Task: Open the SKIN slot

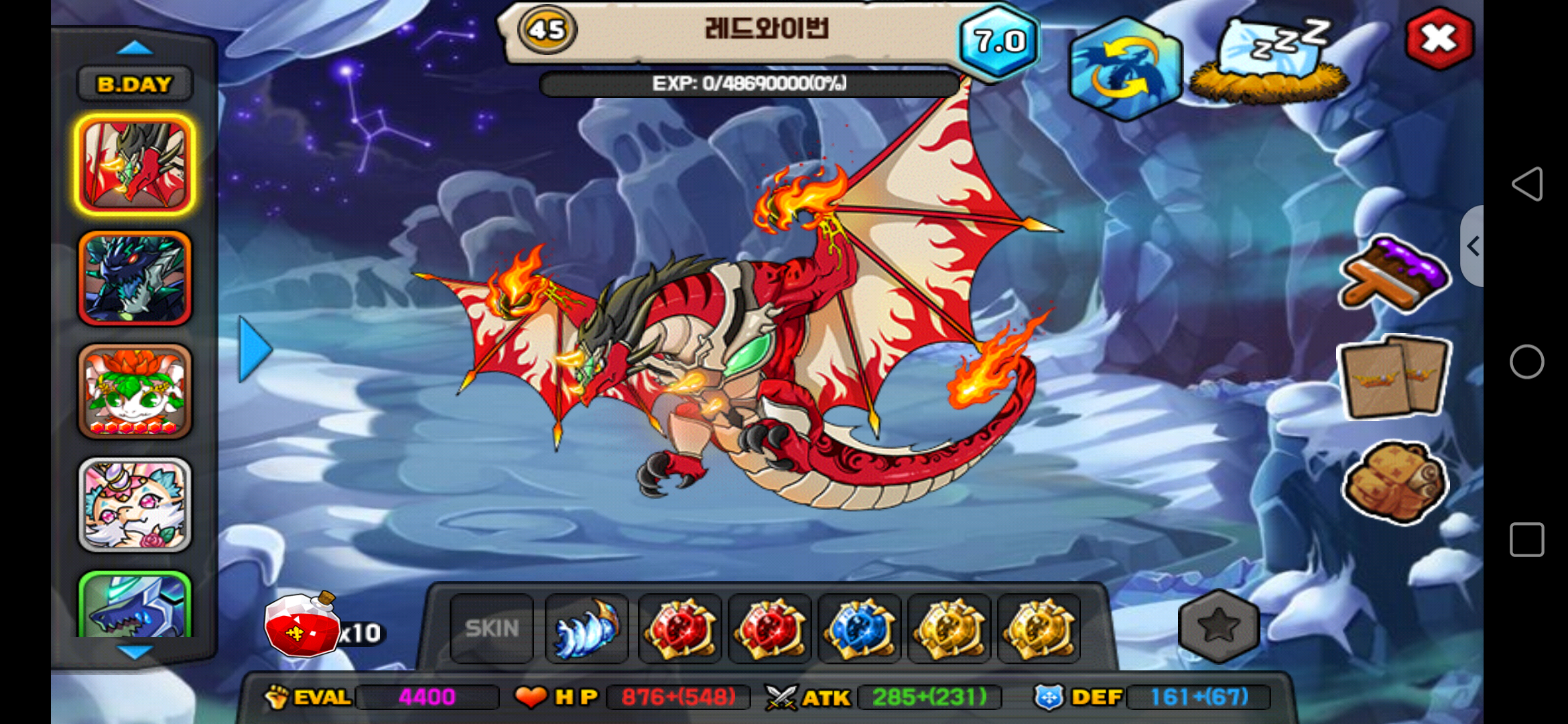Action: [492, 628]
